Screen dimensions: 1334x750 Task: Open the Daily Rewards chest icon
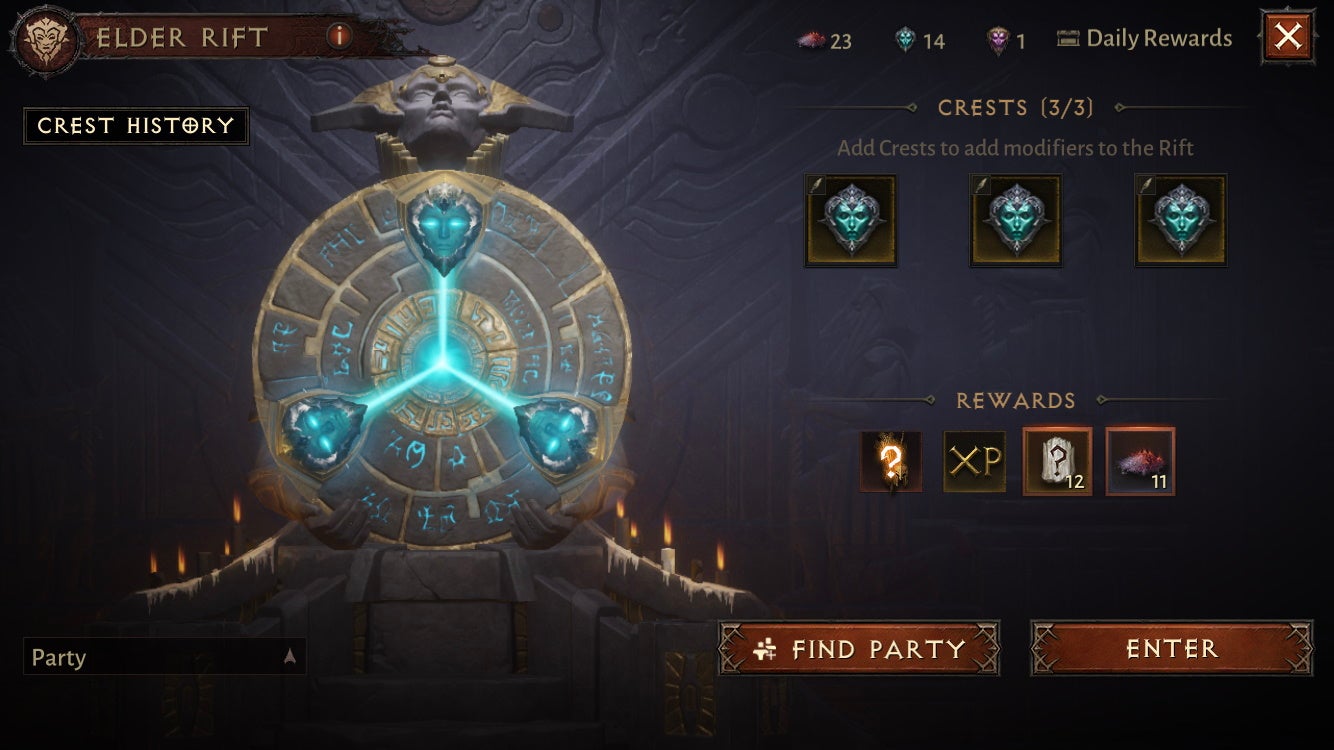[x=1067, y=38]
